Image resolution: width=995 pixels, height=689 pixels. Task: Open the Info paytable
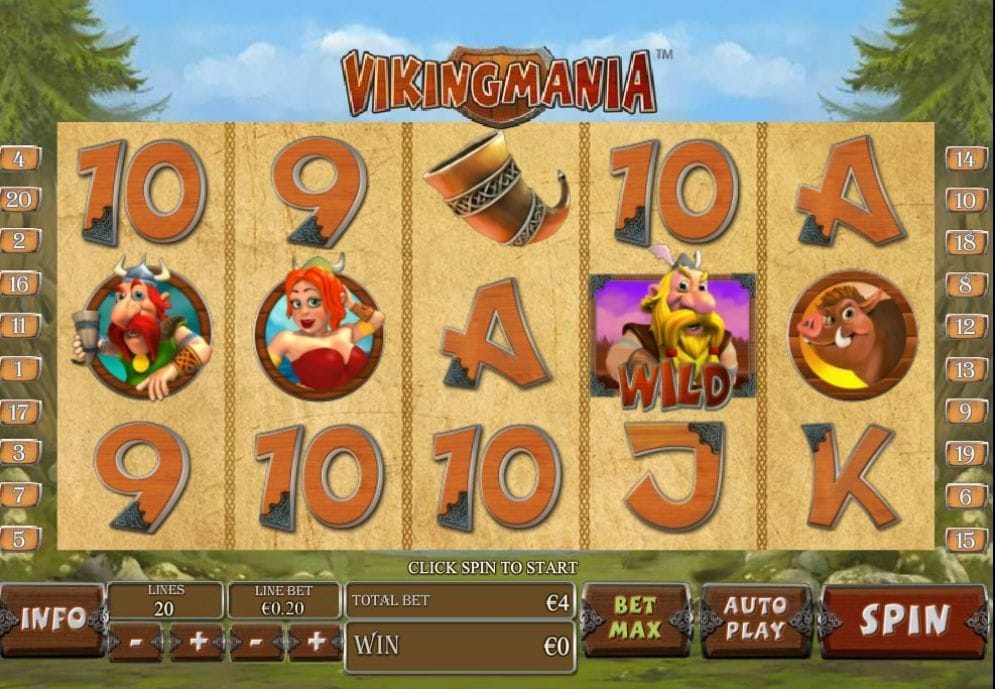[x=52, y=619]
